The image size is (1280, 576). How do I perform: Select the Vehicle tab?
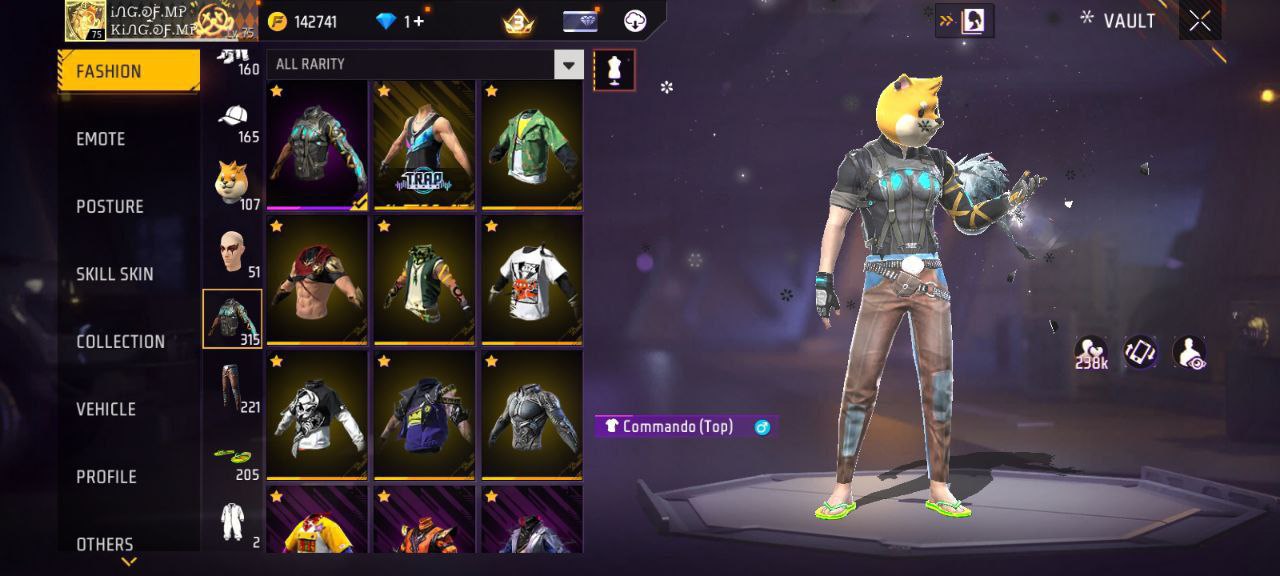106,409
